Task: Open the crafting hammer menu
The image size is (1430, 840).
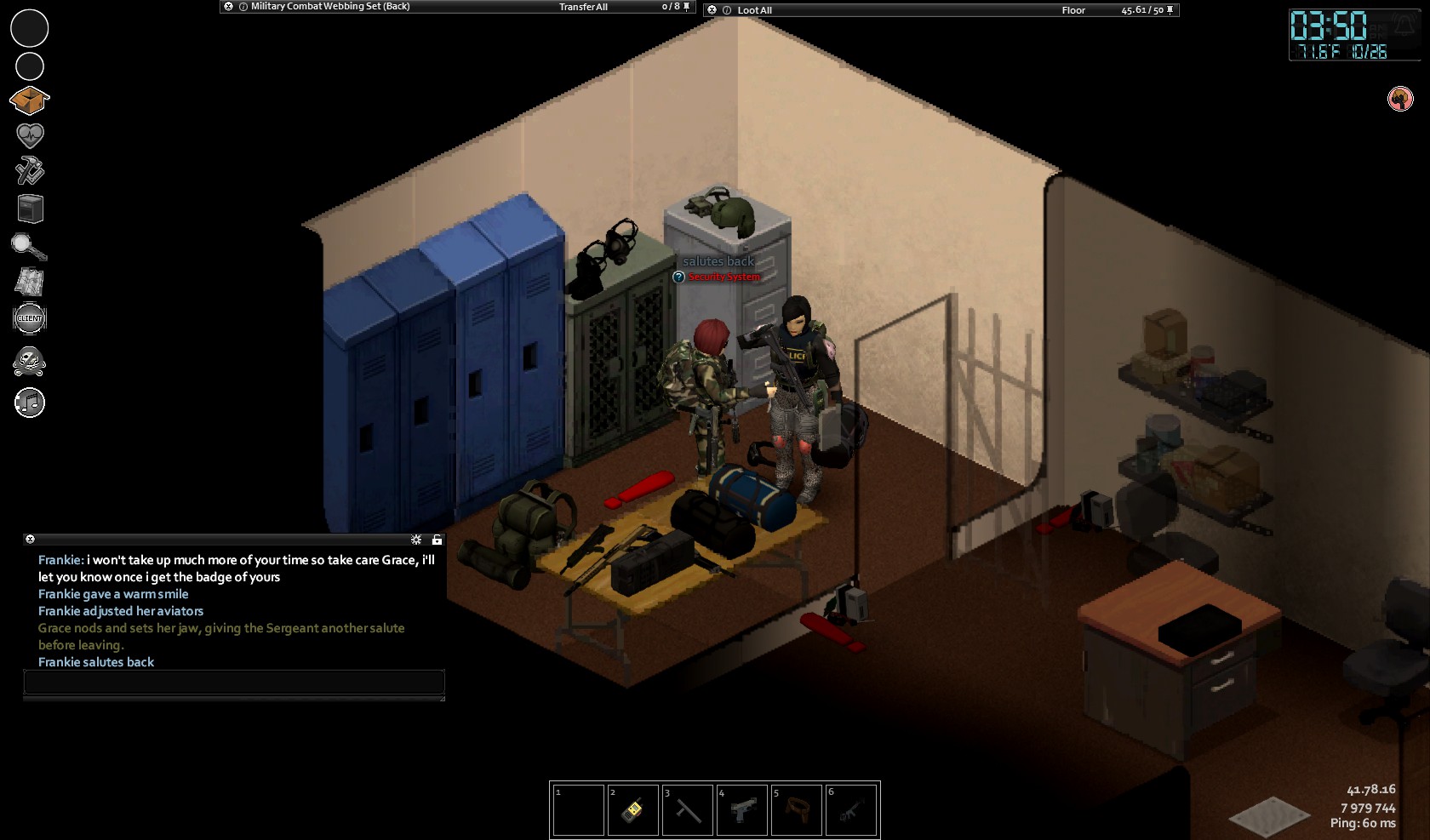Action: tap(30, 171)
